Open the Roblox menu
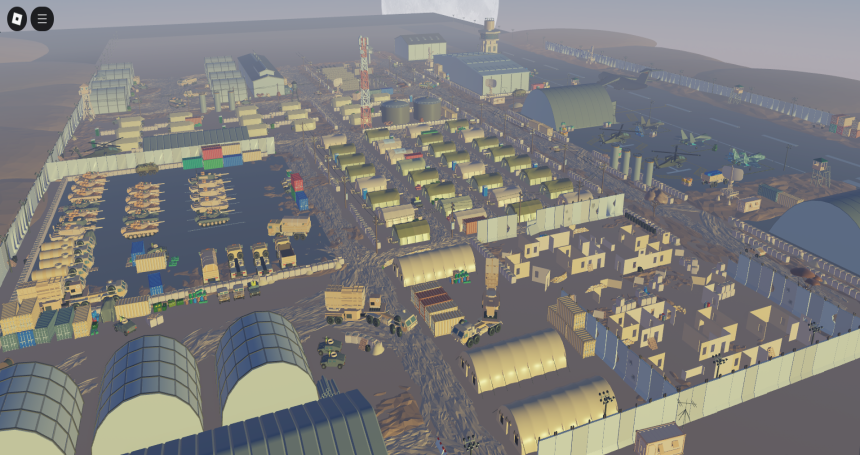This screenshot has width=860, height=455. (x=17, y=18)
